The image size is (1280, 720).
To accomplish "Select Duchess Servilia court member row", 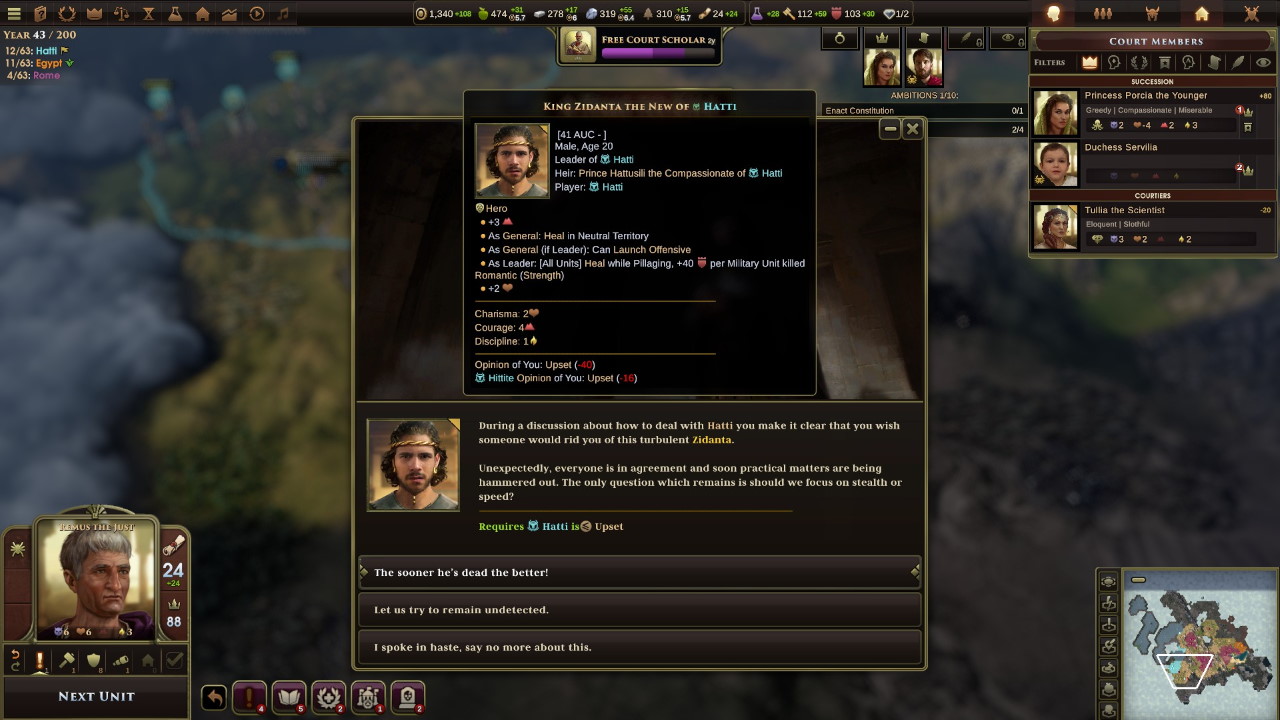I will point(1121,148).
